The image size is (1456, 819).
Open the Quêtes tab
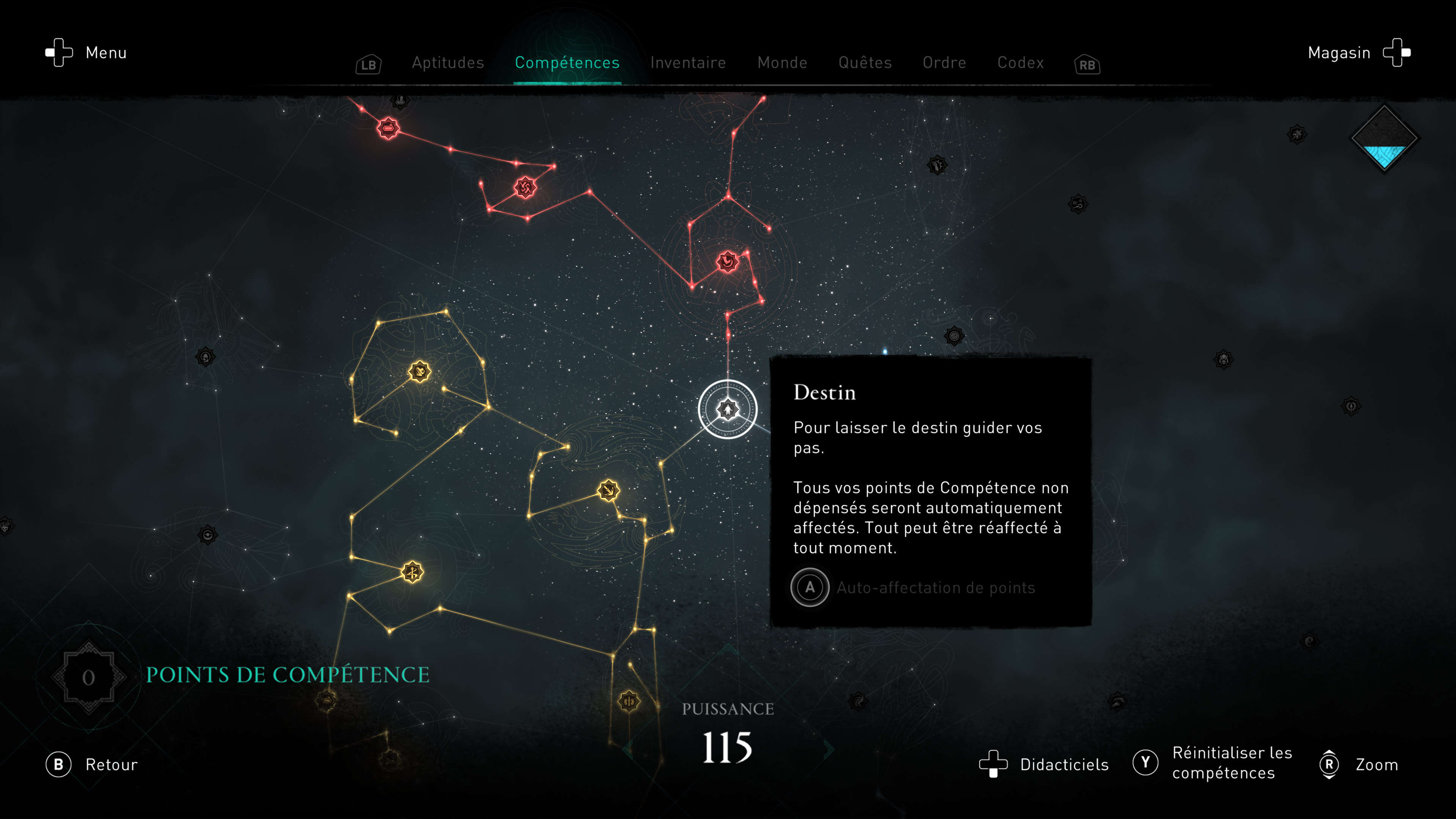point(865,62)
